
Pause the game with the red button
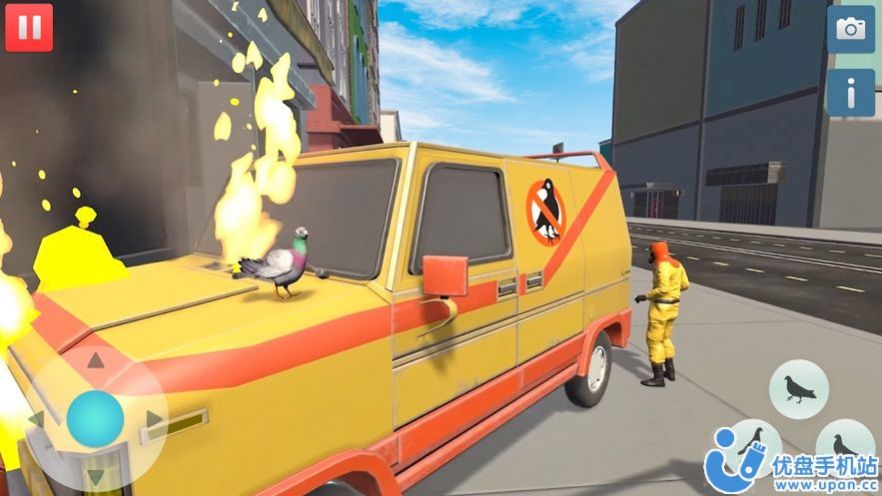tap(29, 27)
